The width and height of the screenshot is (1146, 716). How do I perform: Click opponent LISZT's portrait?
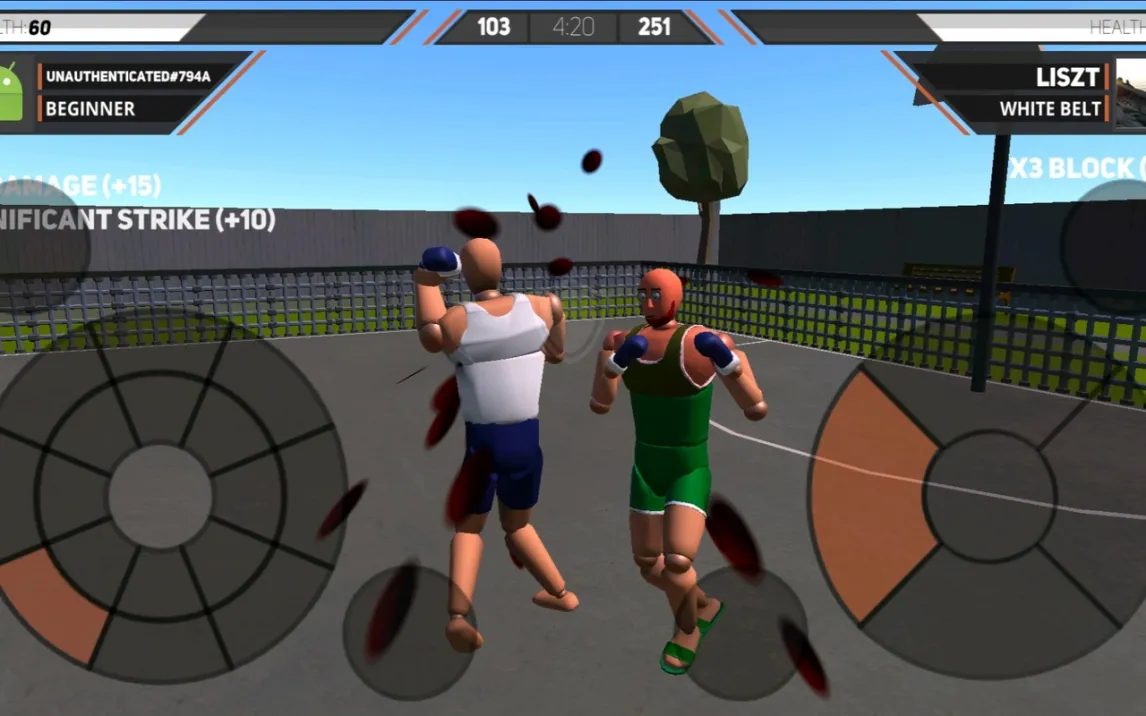[1131, 92]
